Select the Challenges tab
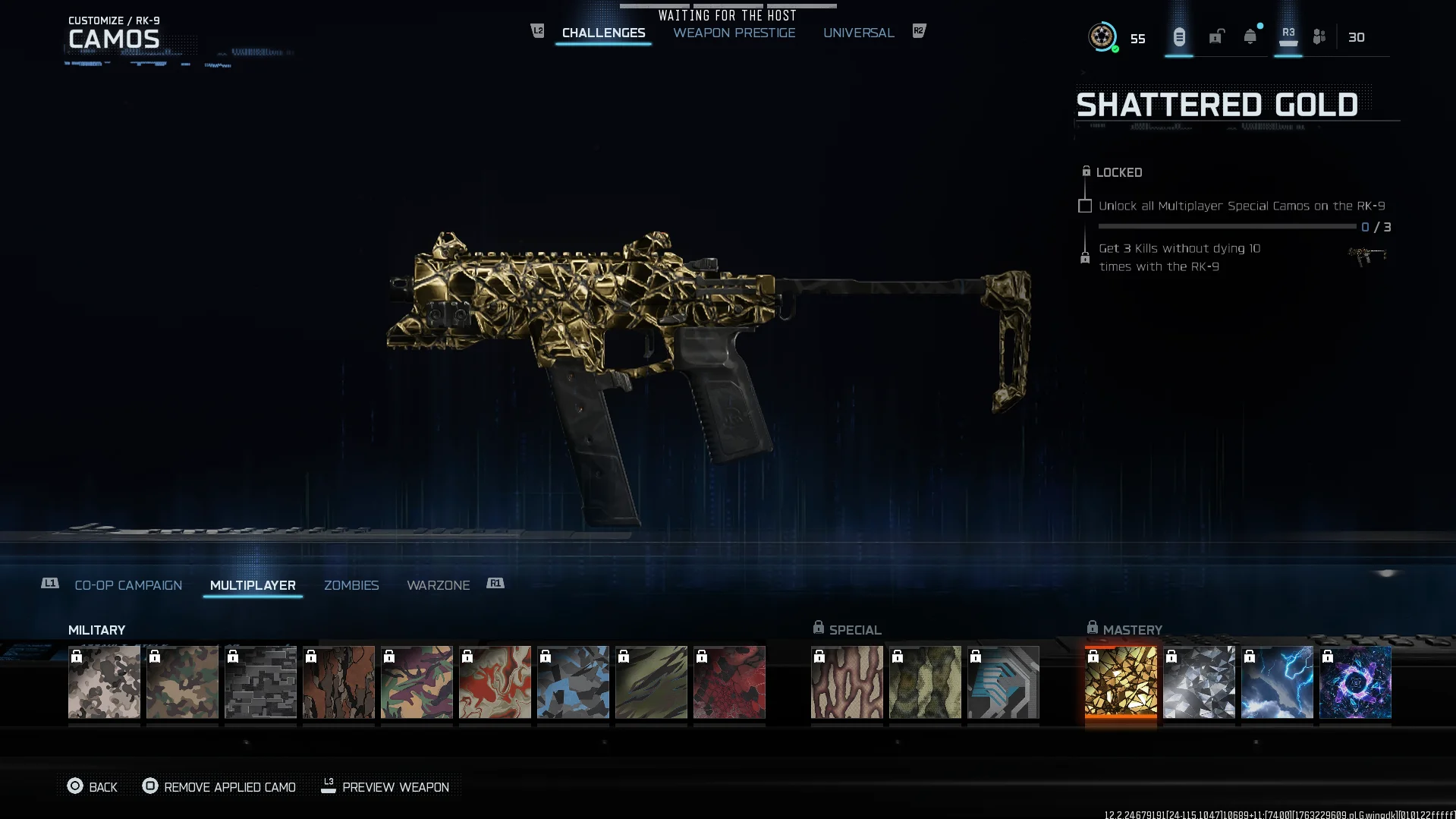 (603, 33)
